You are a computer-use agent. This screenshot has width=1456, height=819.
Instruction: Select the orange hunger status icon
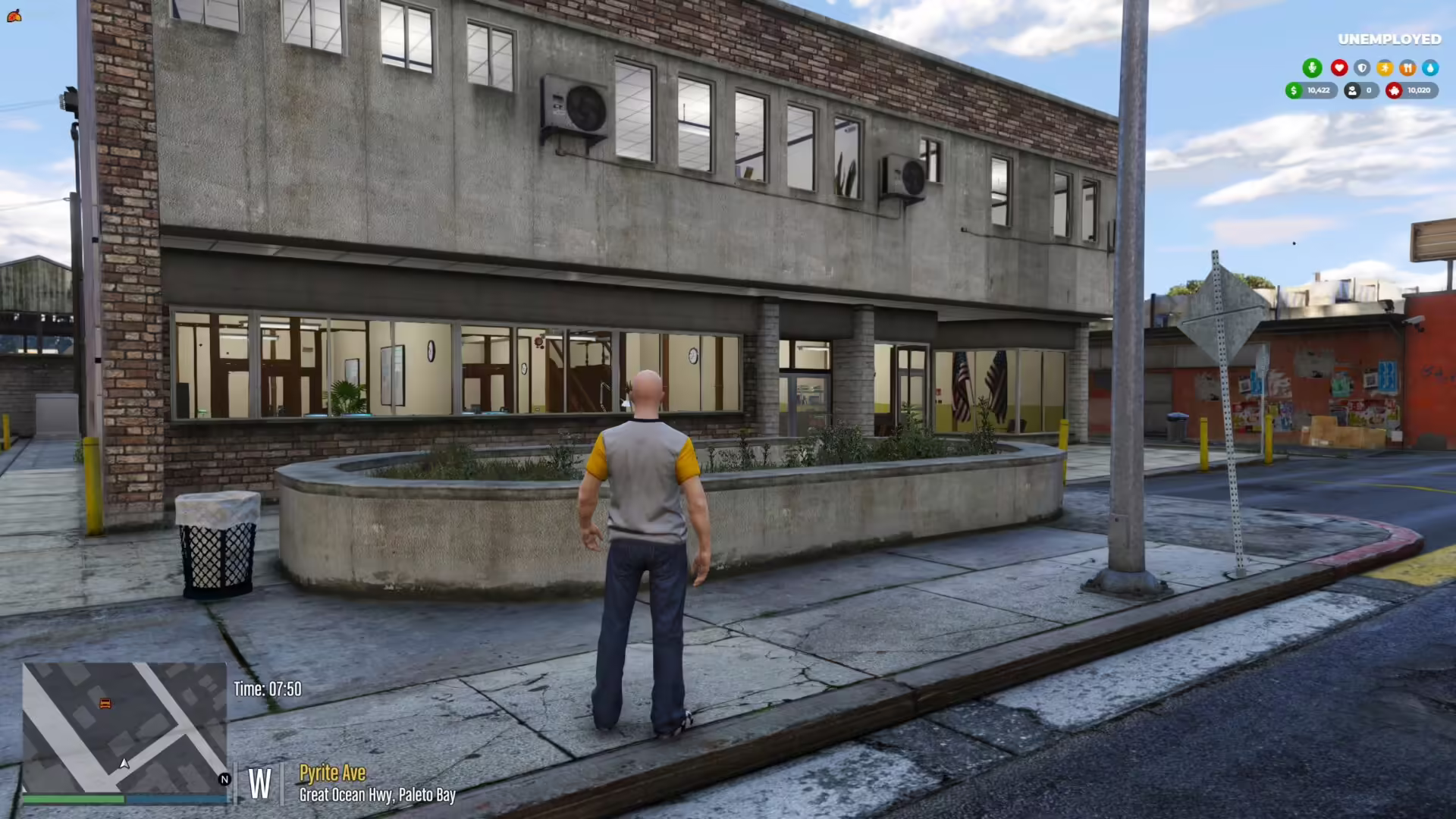(1407, 67)
